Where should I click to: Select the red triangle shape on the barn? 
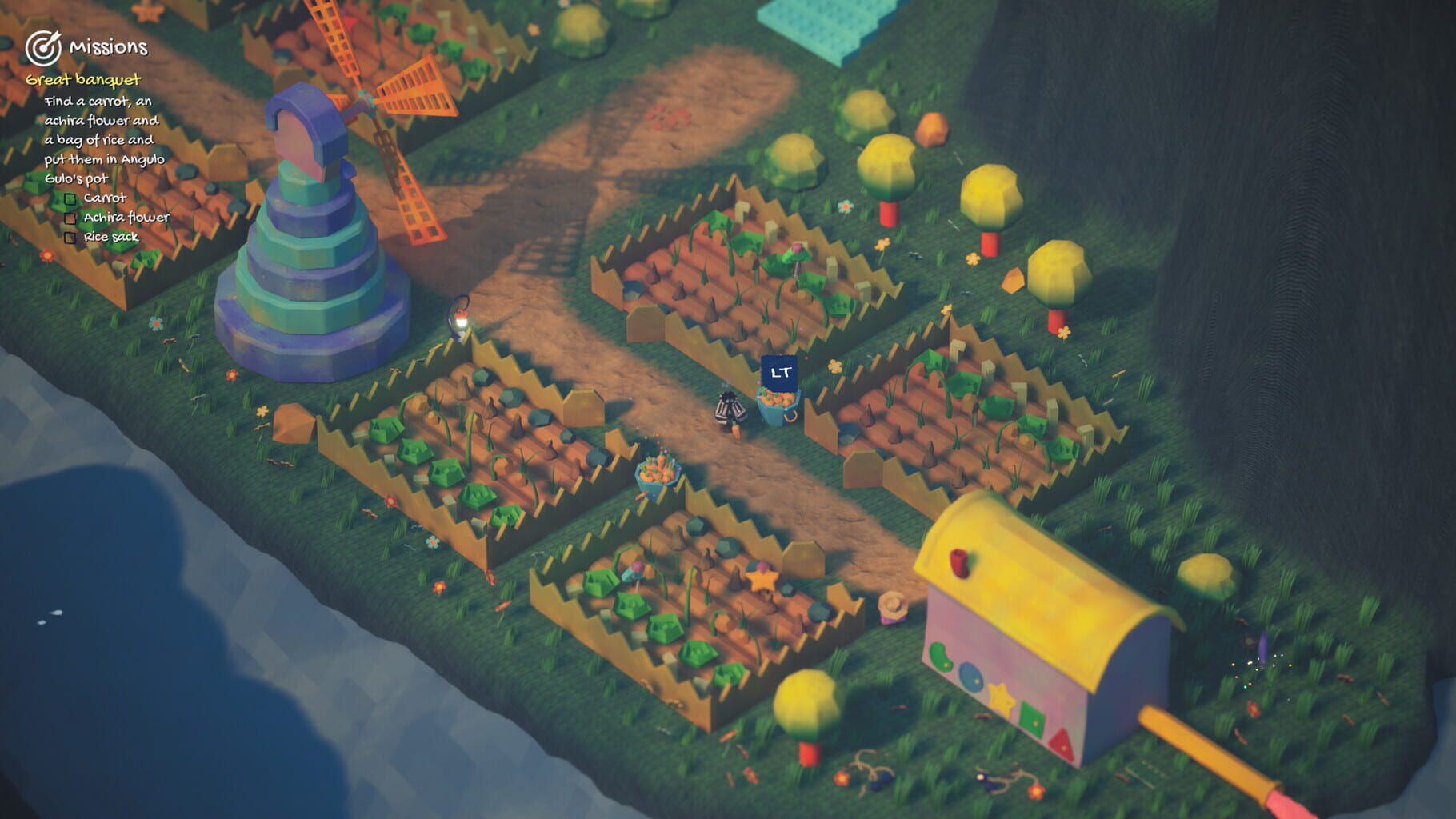(x=1063, y=745)
